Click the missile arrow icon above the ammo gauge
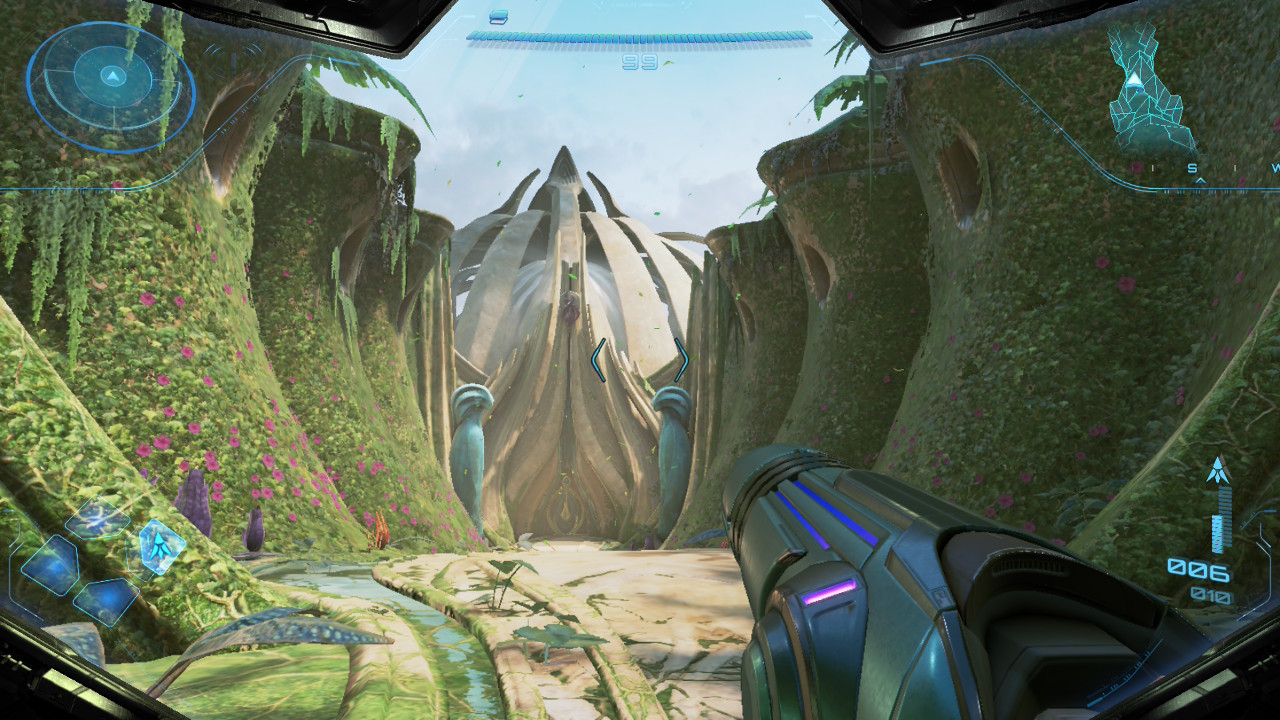Viewport: 1280px width, 720px height. (x=1218, y=468)
